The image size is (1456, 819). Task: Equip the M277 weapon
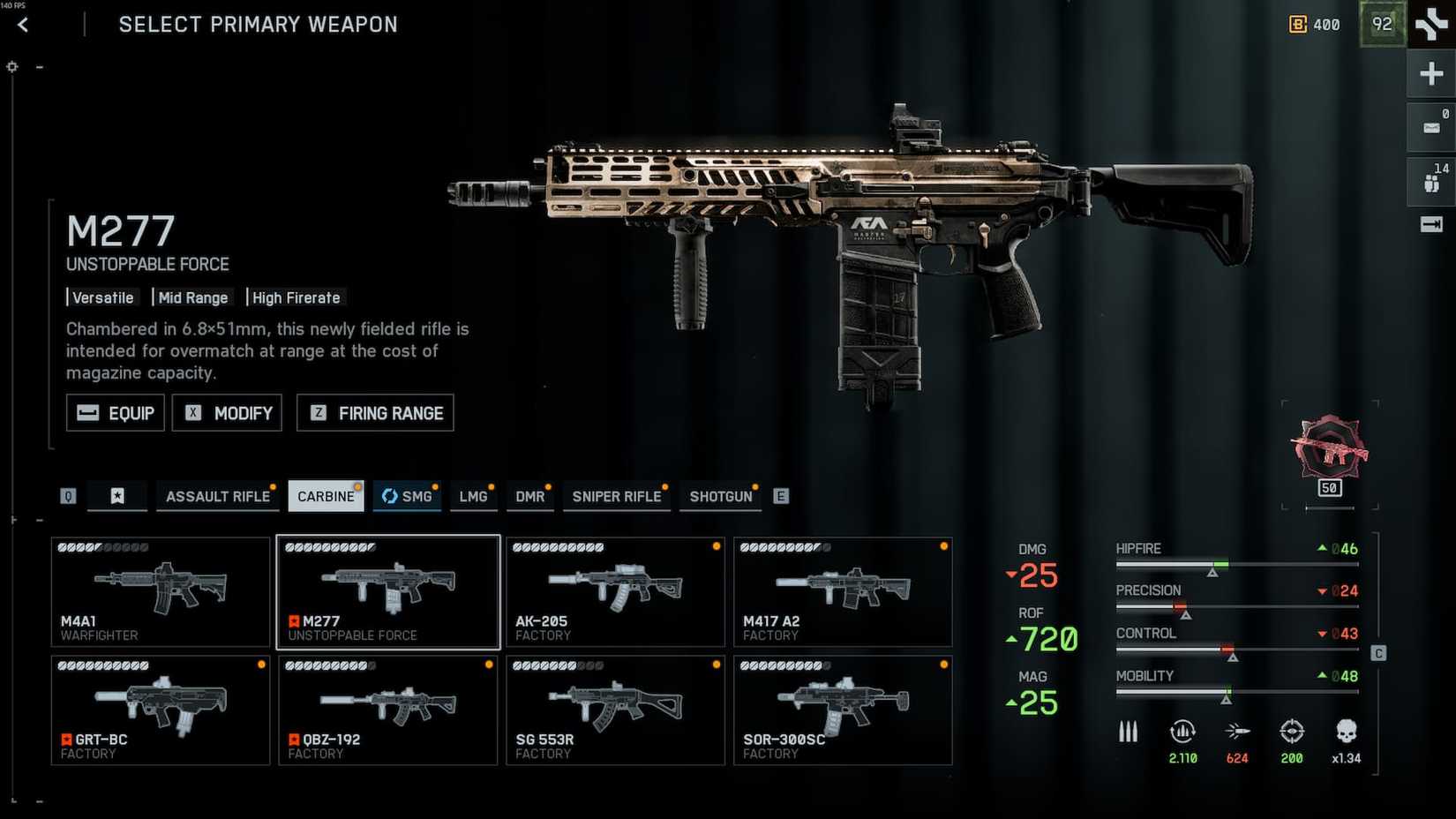(116, 413)
